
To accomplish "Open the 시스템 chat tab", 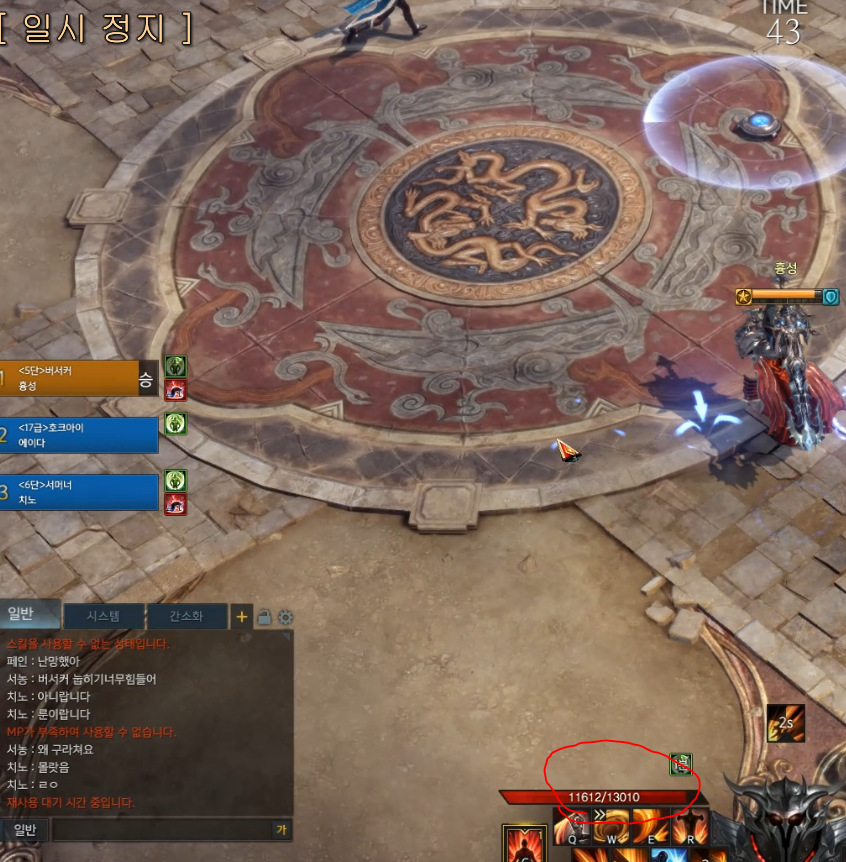I will [x=103, y=616].
